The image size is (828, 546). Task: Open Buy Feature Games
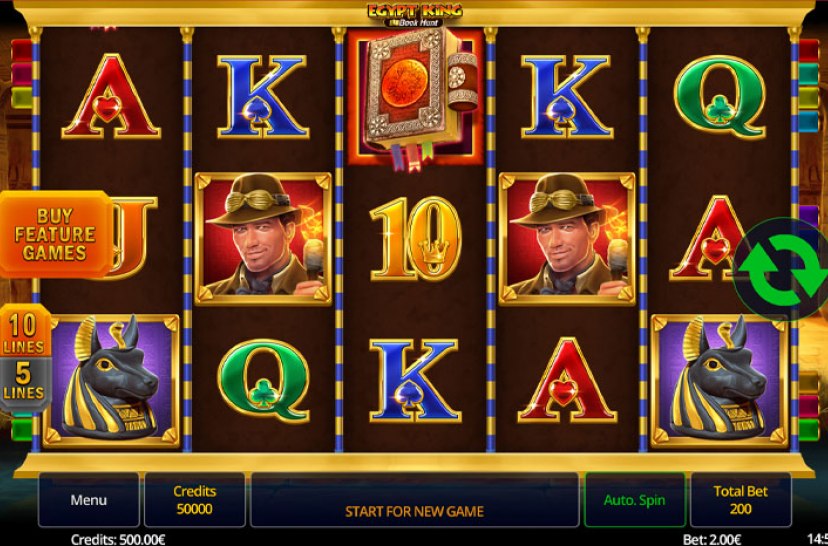(54, 234)
